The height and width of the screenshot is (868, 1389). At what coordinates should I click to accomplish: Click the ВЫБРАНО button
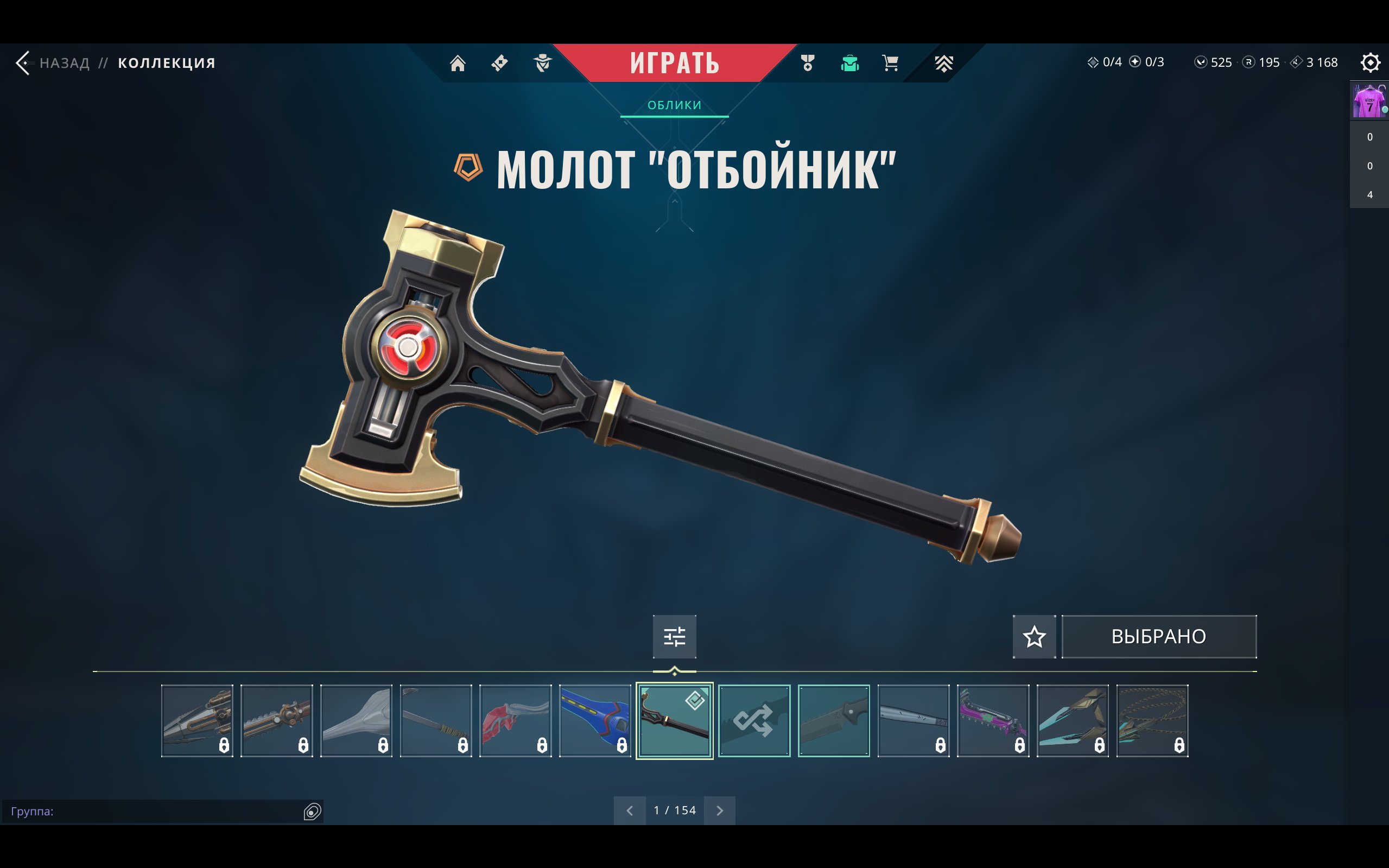tap(1158, 637)
